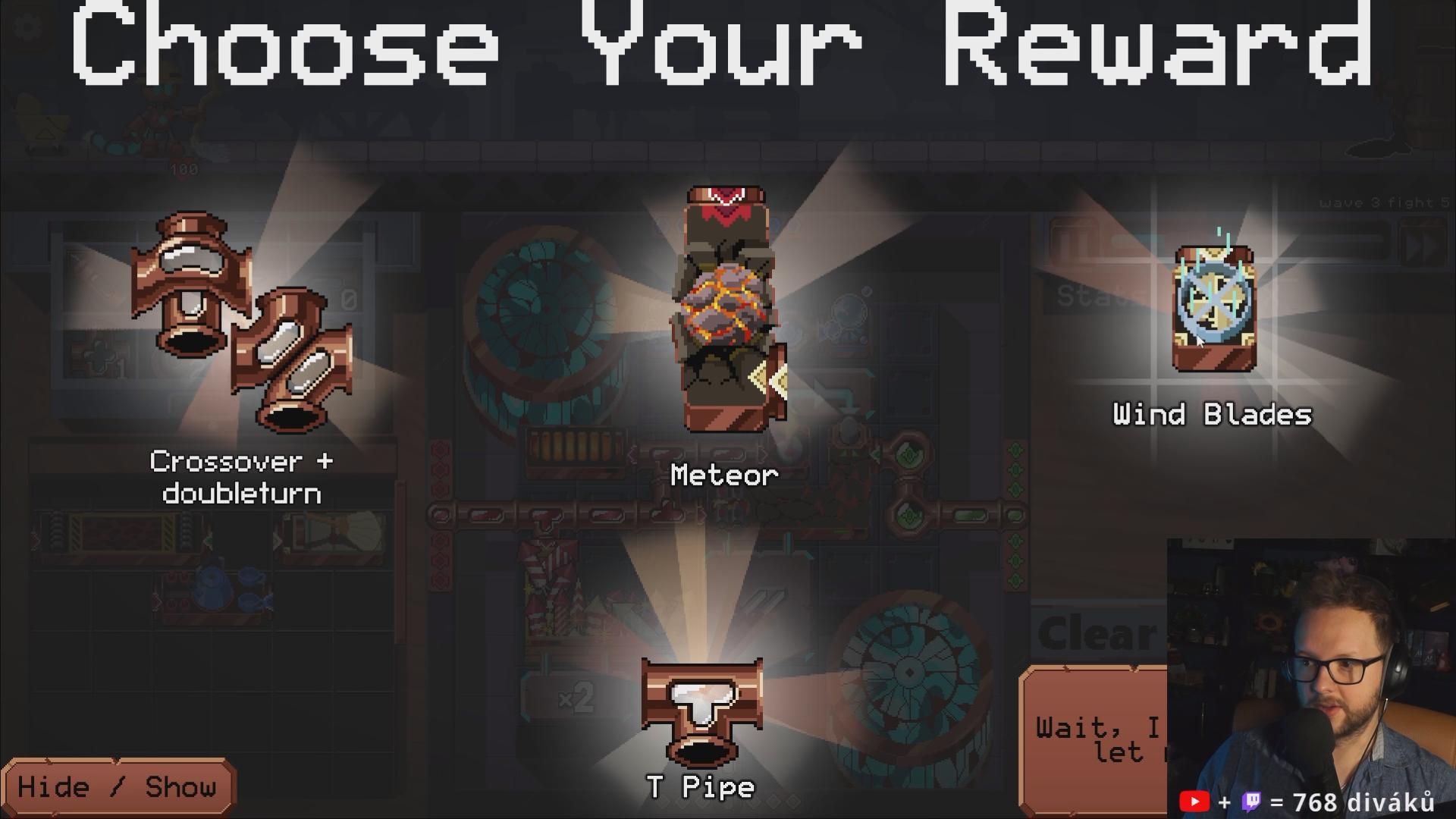This screenshot has width=1456, height=819.
Task: Pick the Wind Blades reward
Action: click(1213, 309)
